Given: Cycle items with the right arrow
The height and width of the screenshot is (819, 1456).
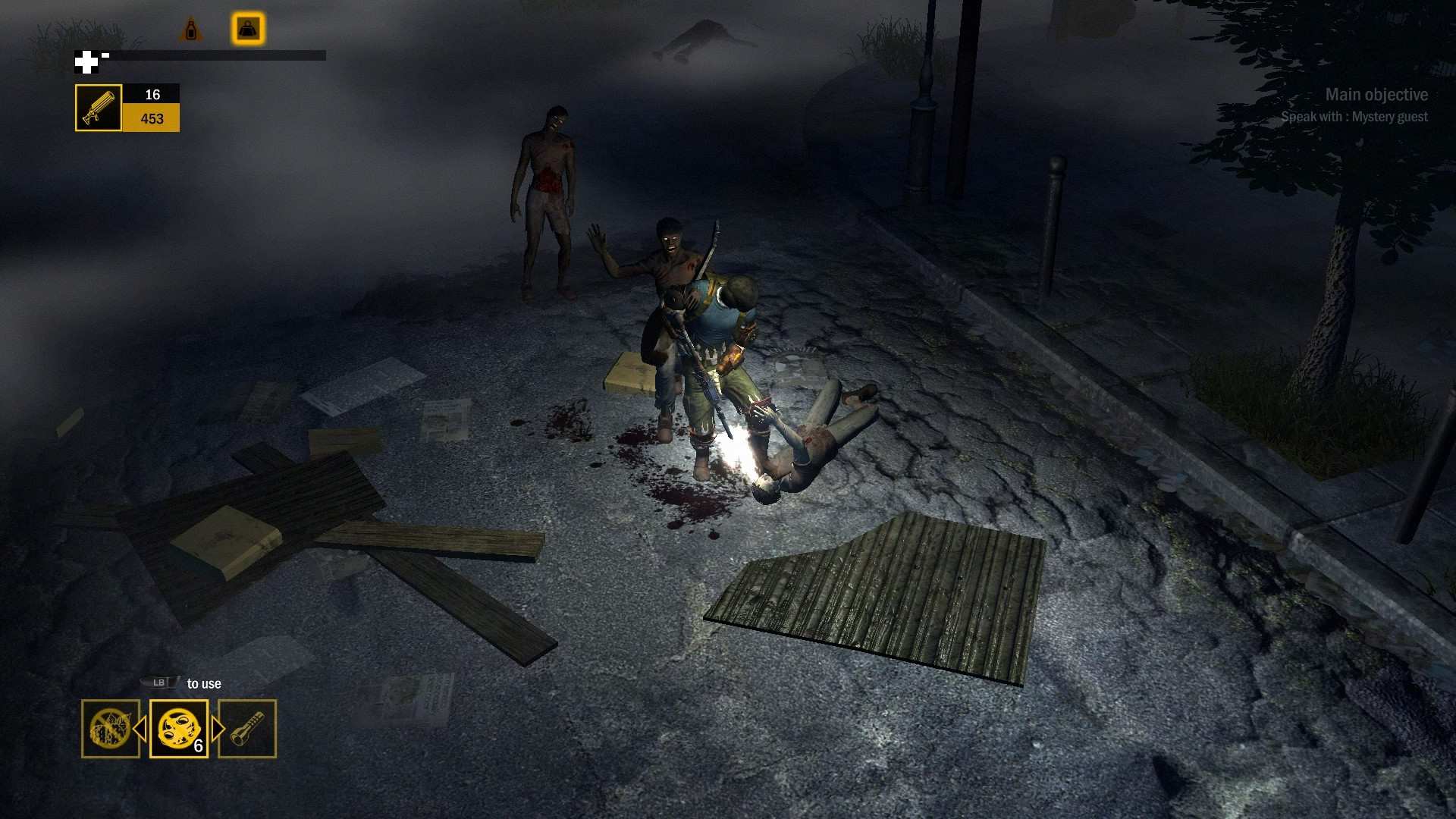Looking at the screenshot, I should (218, 729).
